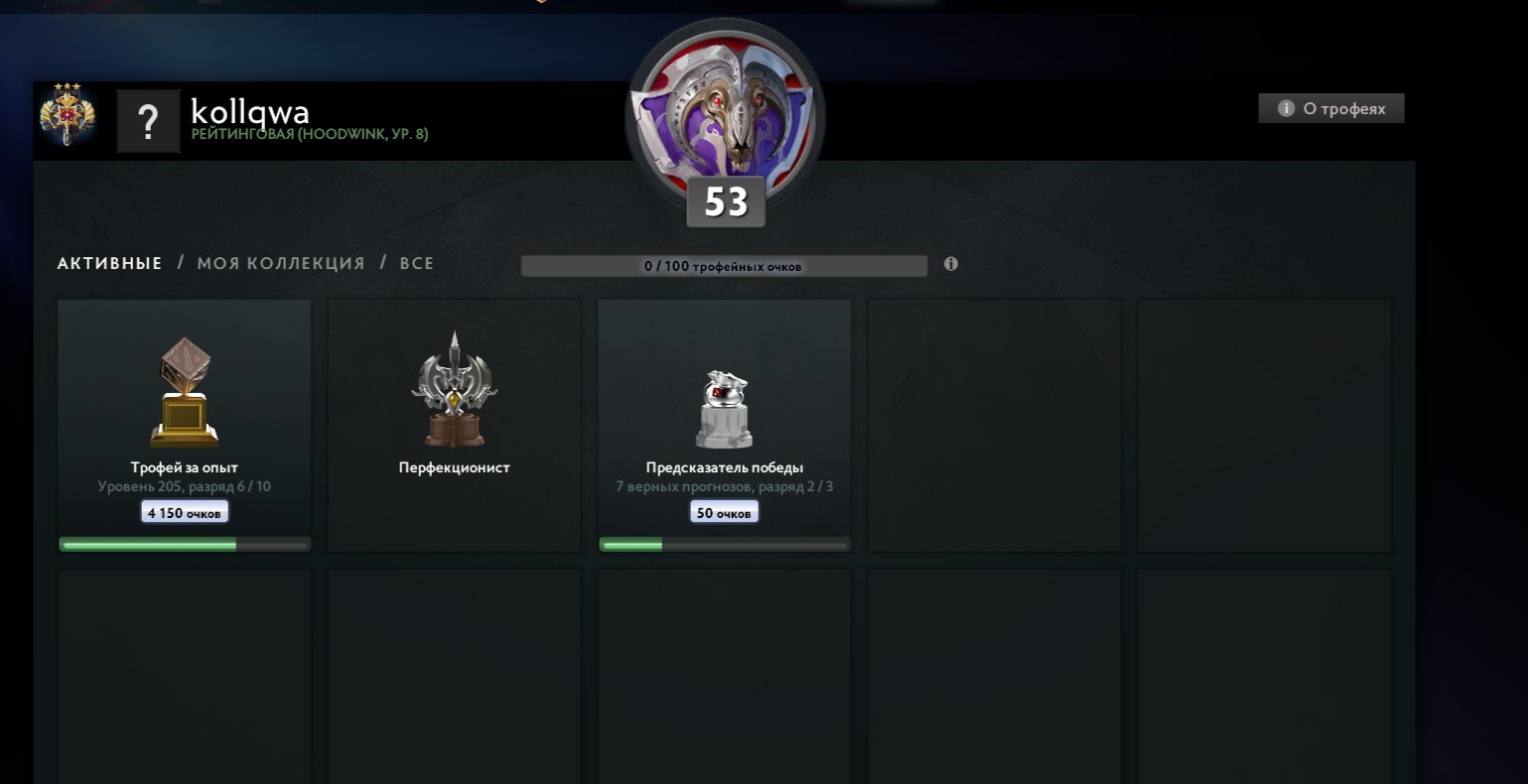
Task: Open the Trophy Level 53 emblem
Action: [724, 114]
